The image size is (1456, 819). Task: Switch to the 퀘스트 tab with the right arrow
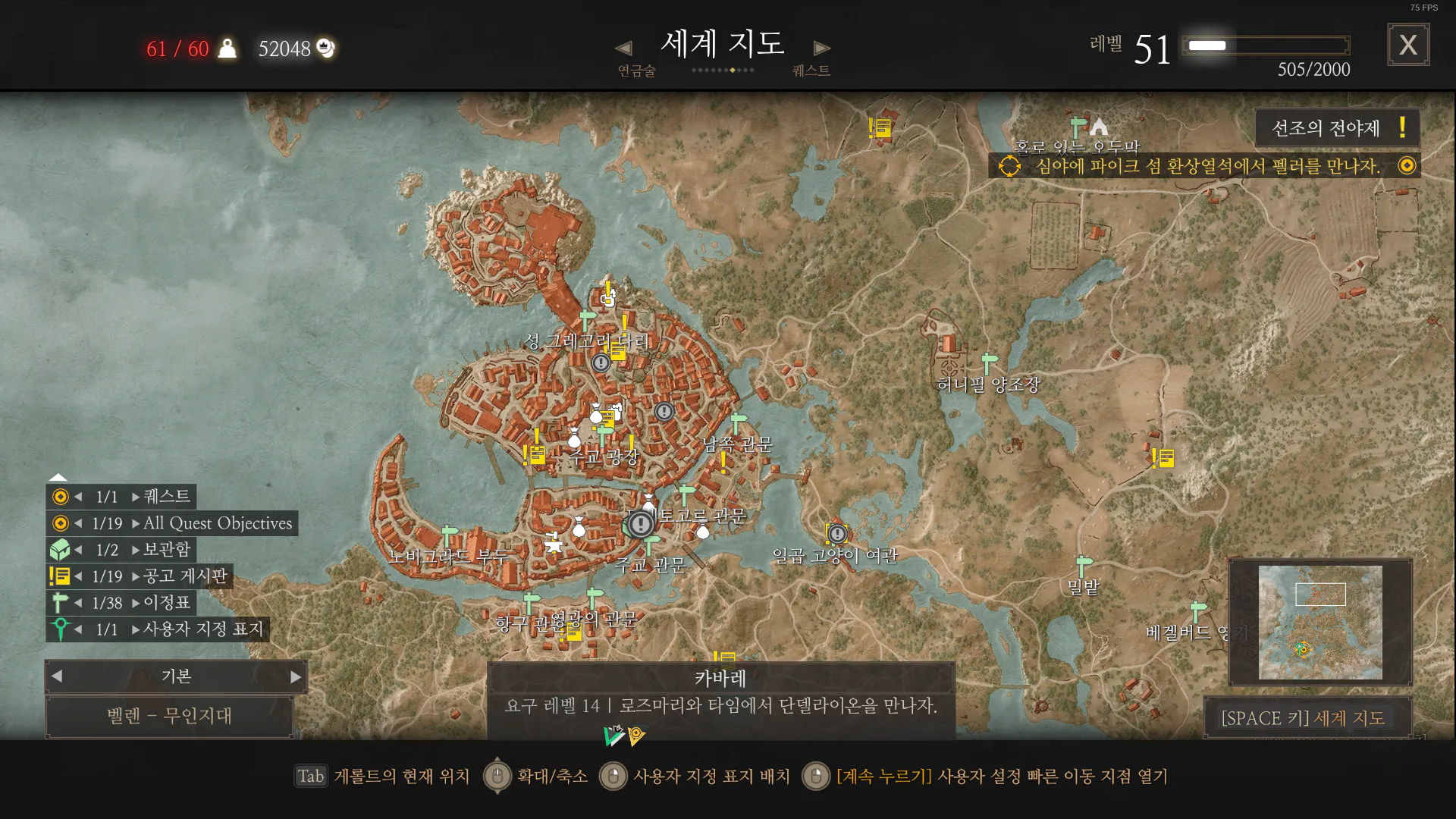coord(821,49)
